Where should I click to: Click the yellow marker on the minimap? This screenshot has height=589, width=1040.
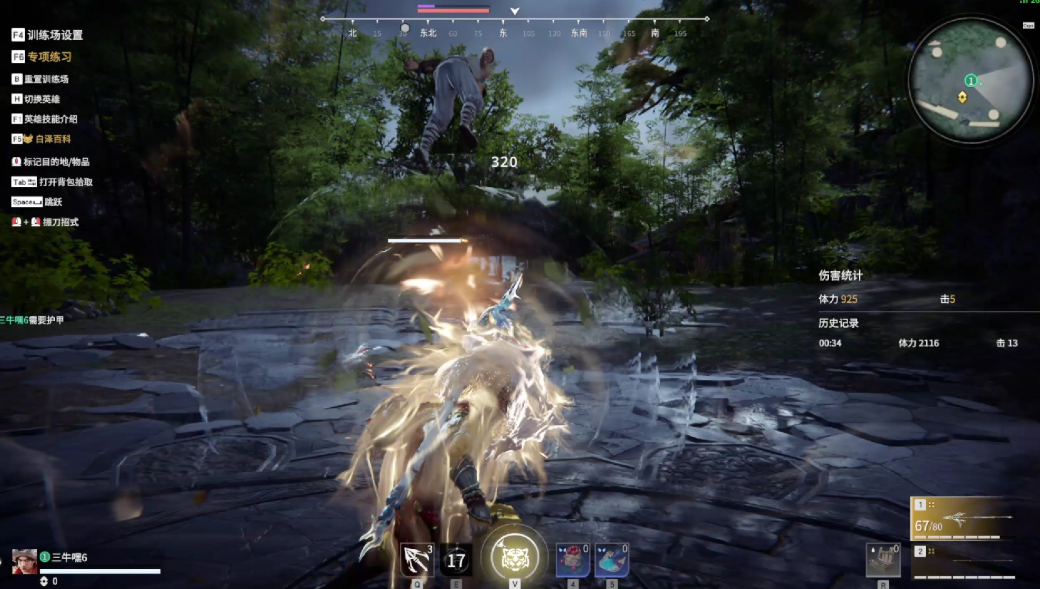click(962, 97)
